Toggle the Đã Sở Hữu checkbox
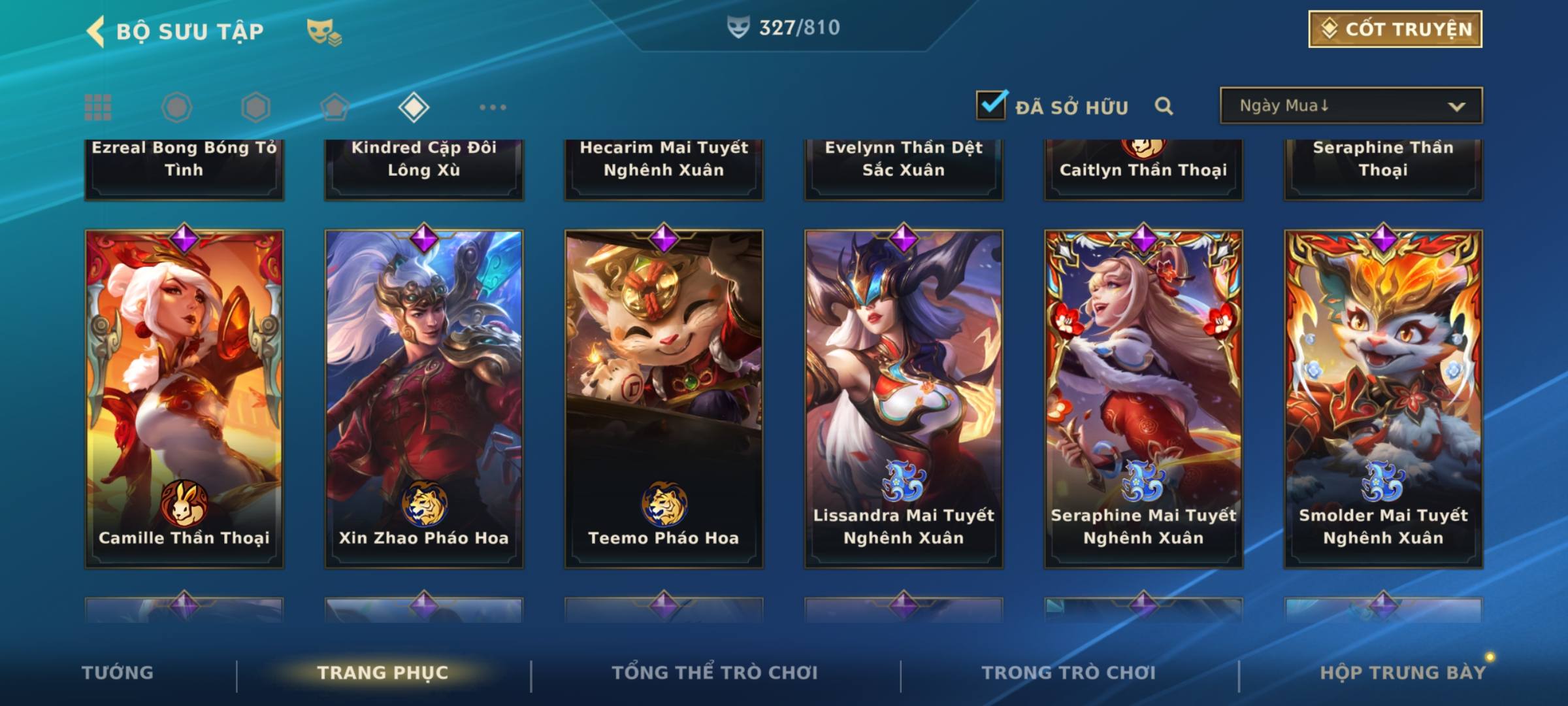1568x706 pixels. coord(991,105)
